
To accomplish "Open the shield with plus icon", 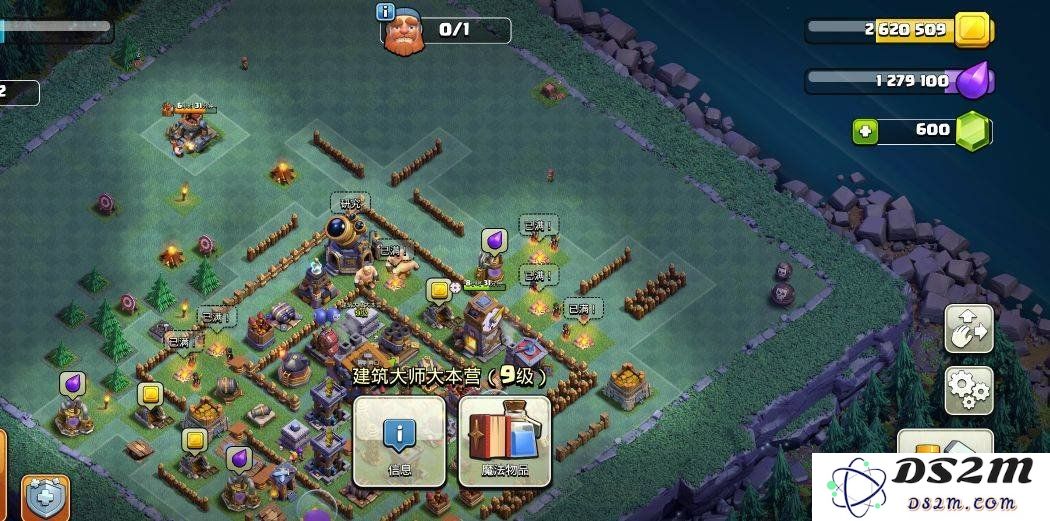I will (46, 497).
